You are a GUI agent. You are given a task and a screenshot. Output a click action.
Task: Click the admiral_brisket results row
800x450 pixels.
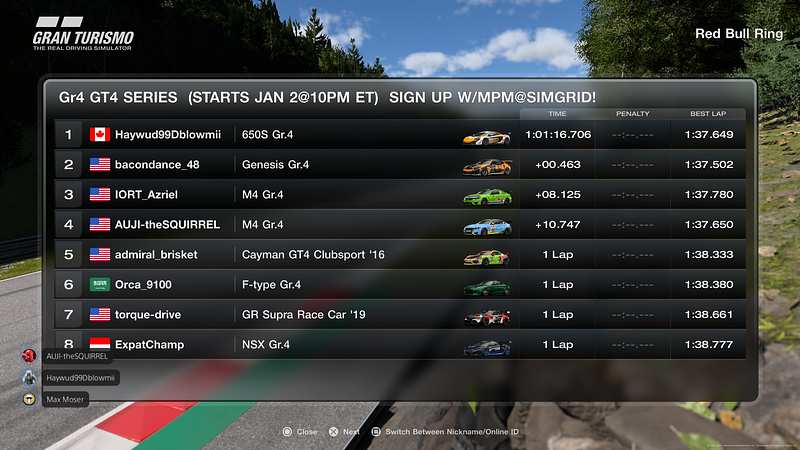(x=400, y=255)
